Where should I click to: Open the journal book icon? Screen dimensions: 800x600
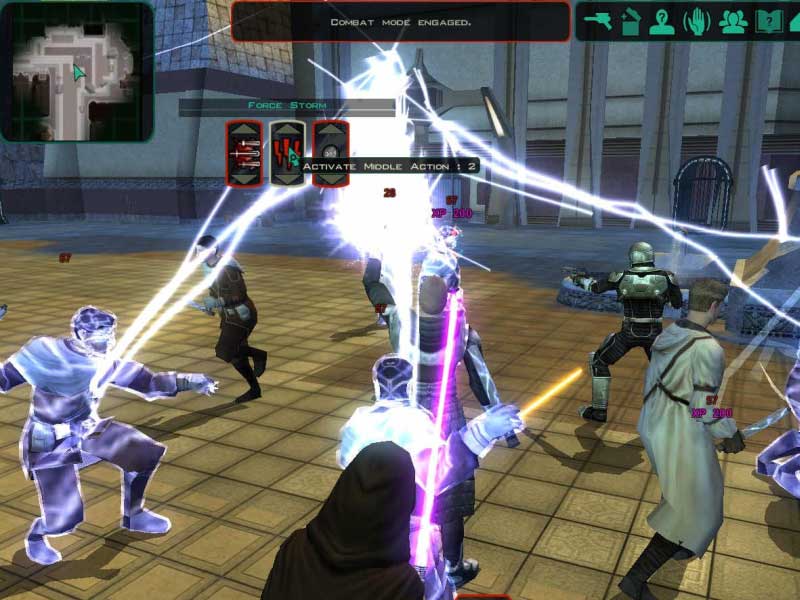768,21
